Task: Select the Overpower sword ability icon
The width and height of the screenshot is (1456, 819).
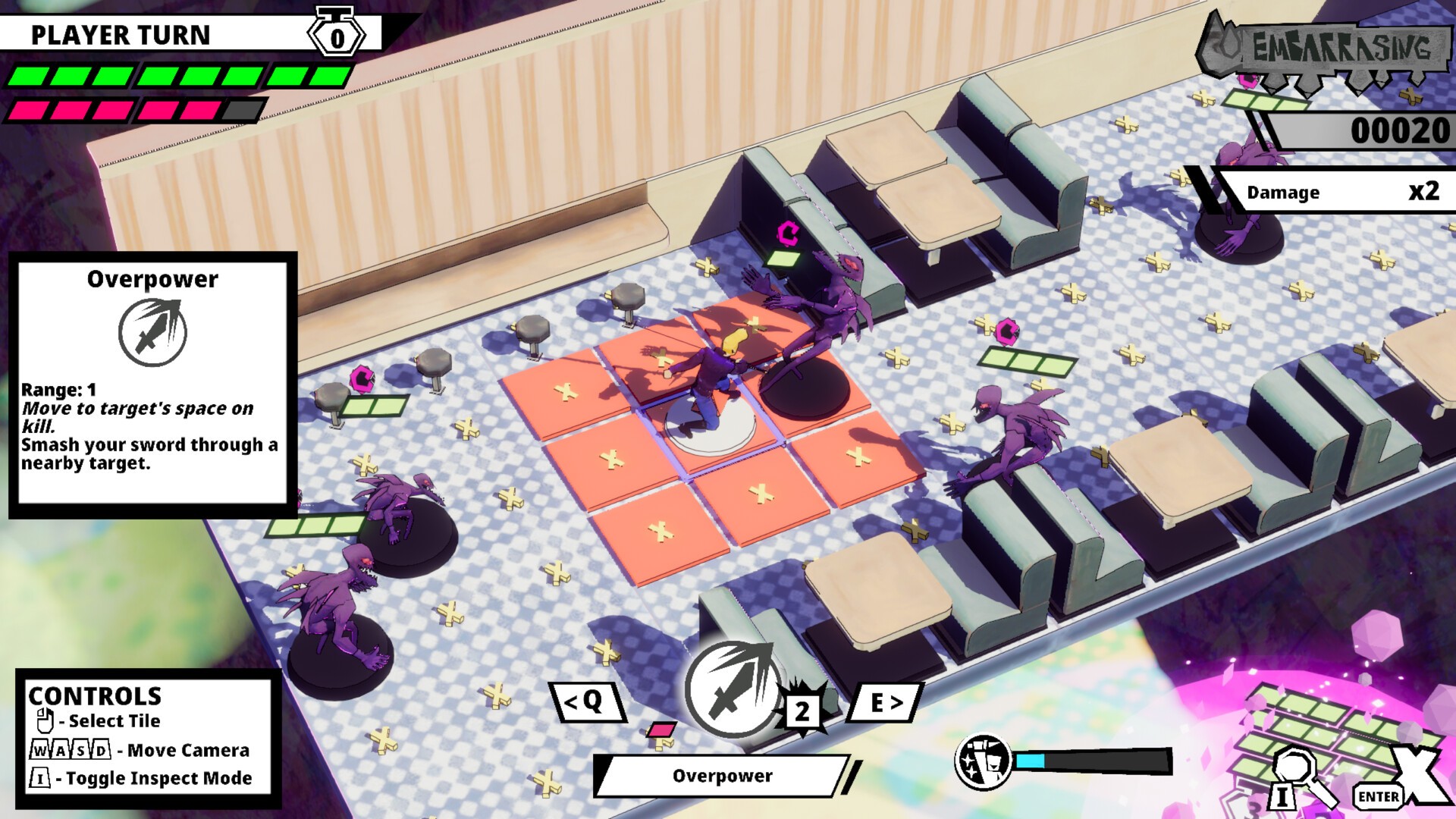Action: [733, 689]
